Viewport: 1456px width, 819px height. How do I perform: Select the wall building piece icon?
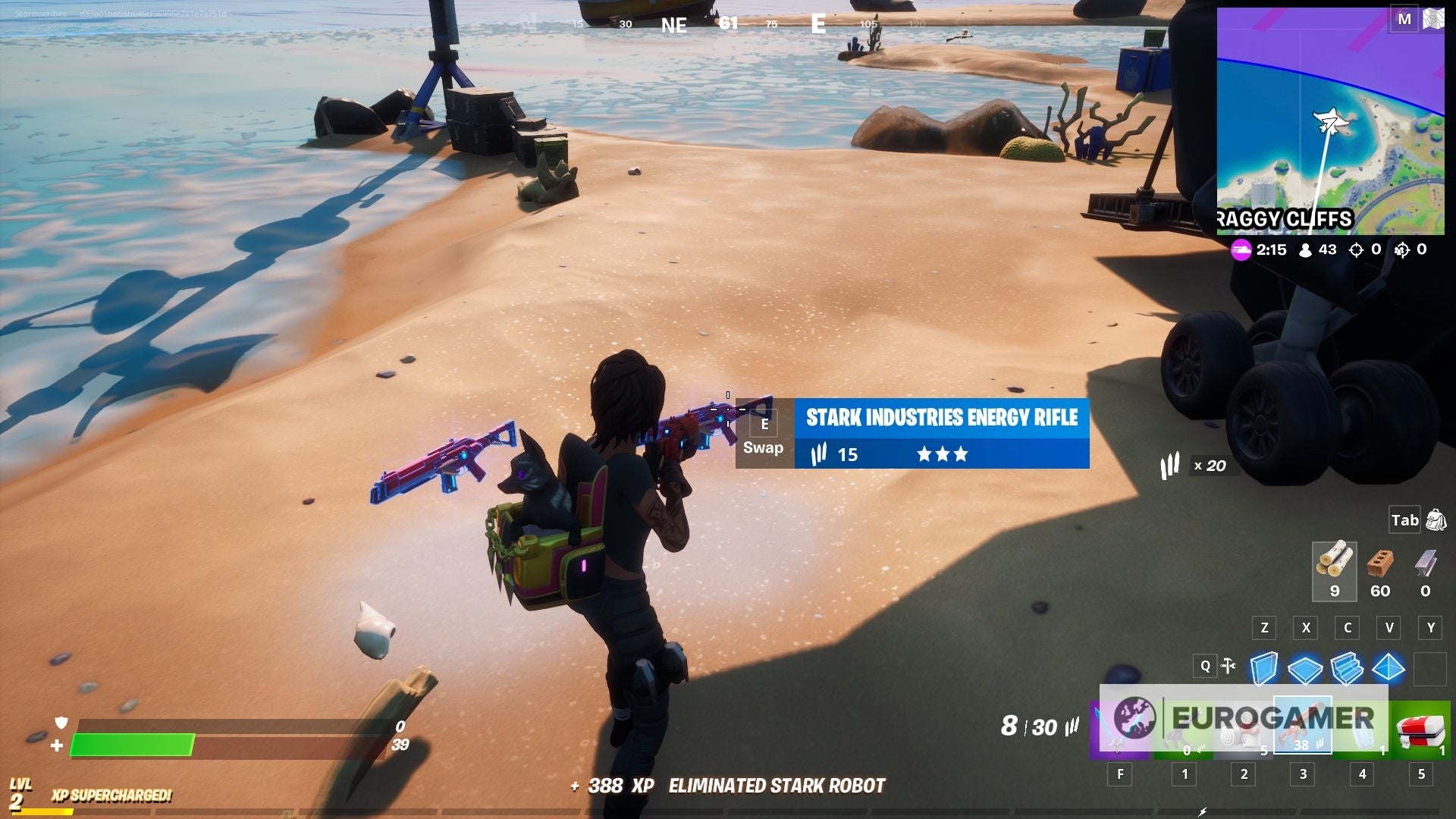tap(1264, 667)
